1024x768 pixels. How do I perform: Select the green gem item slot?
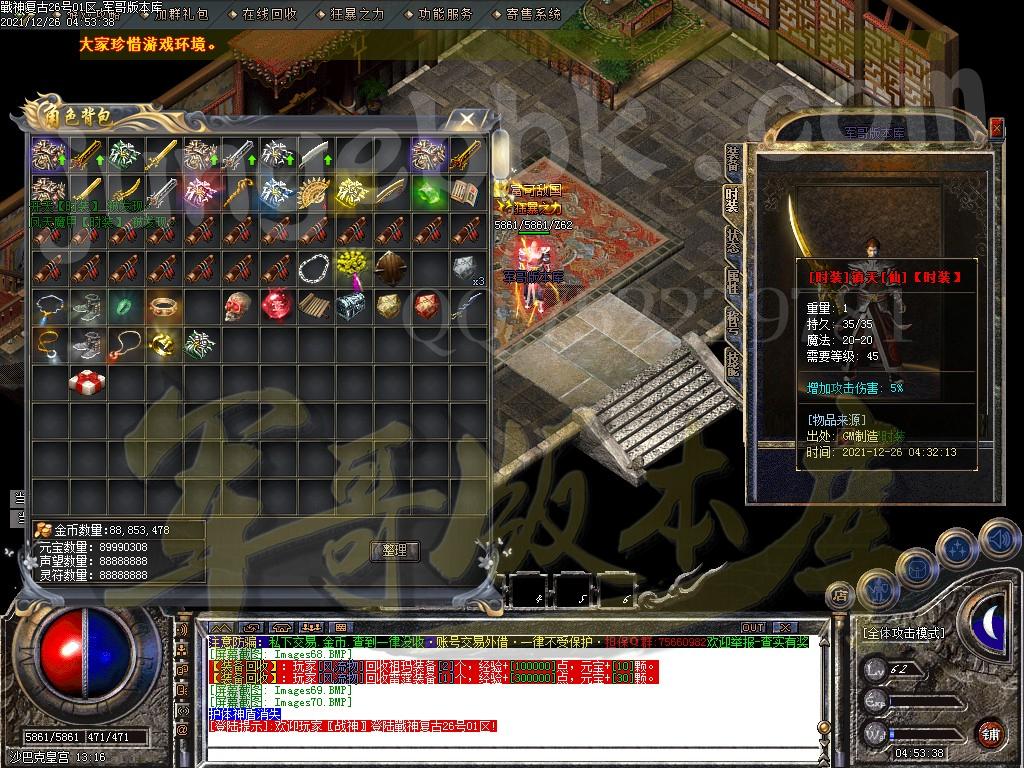coord(428,189)
